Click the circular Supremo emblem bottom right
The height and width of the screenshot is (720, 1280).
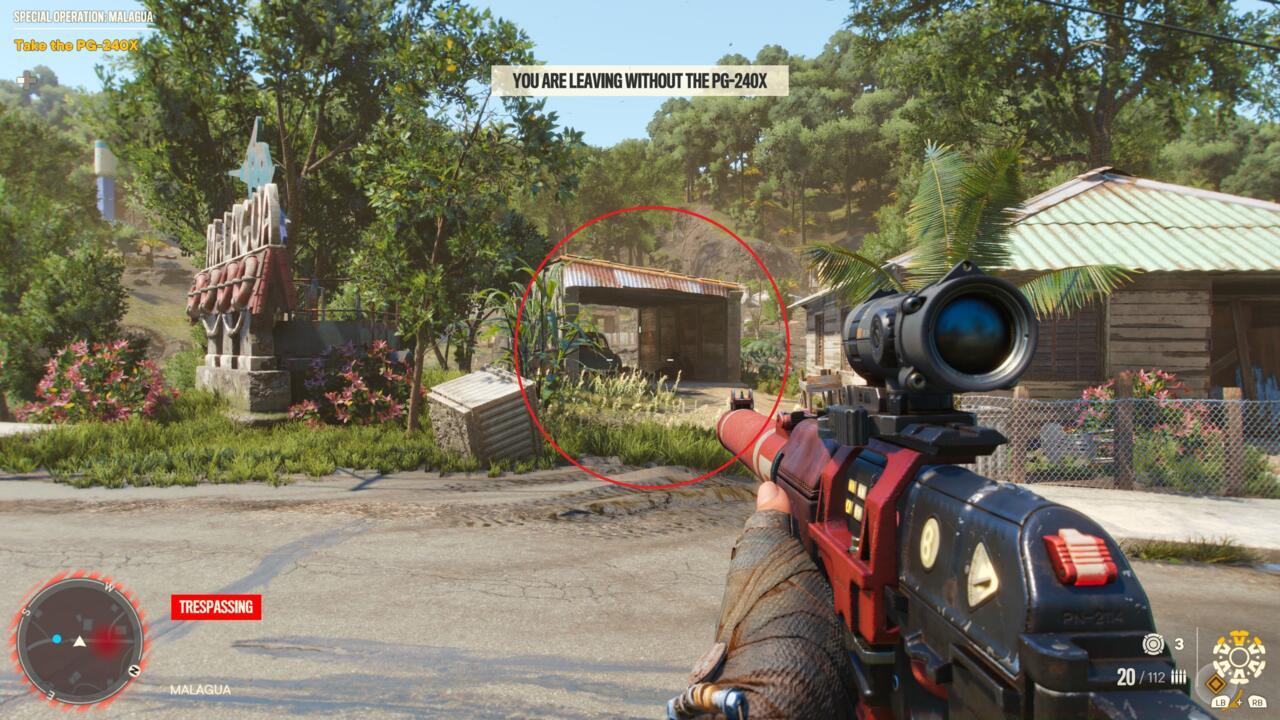[1239, 655]
